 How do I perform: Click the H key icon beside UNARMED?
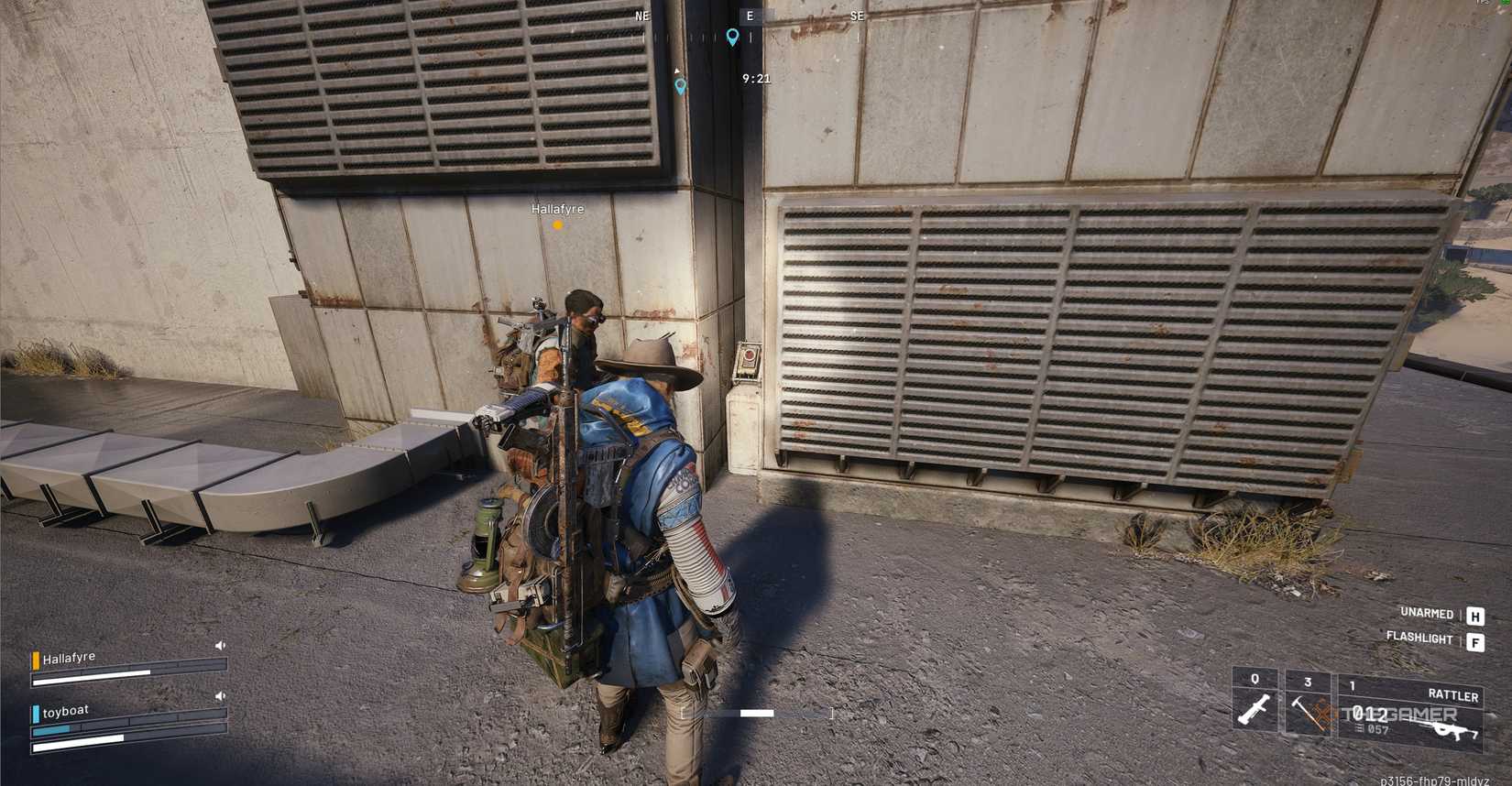1474,616
